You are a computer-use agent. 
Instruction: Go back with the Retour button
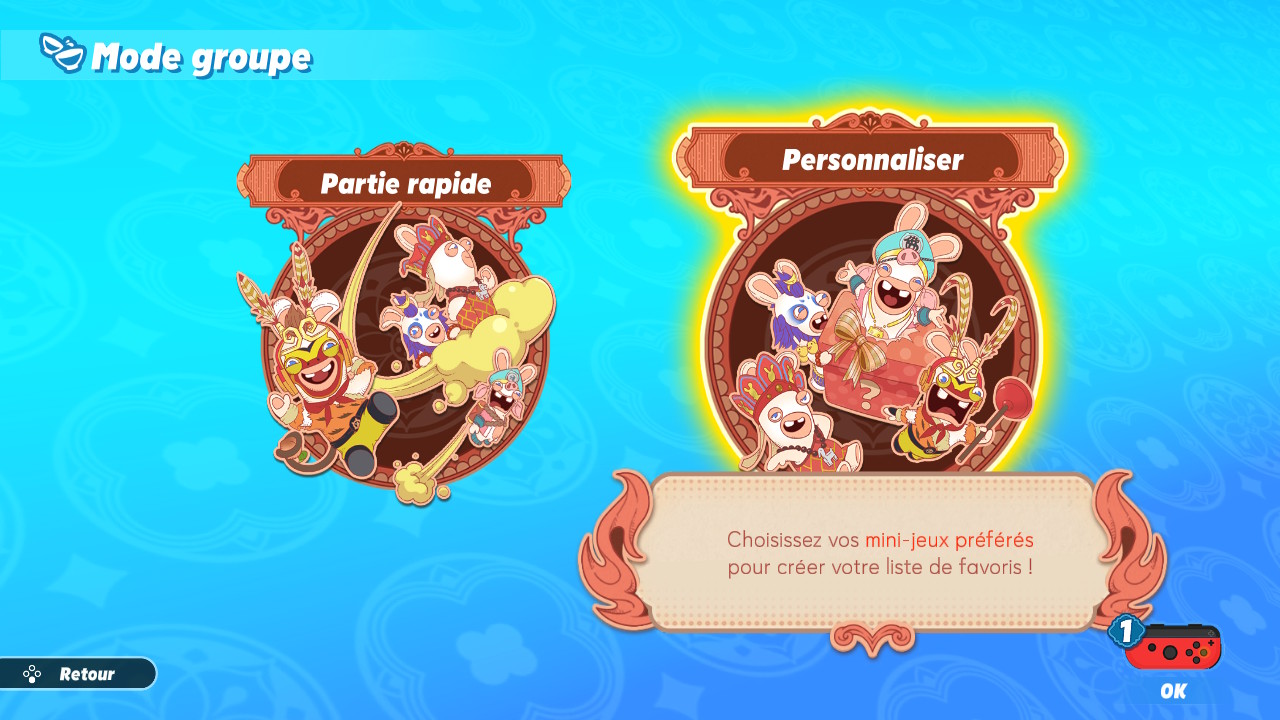coord(78,674)
